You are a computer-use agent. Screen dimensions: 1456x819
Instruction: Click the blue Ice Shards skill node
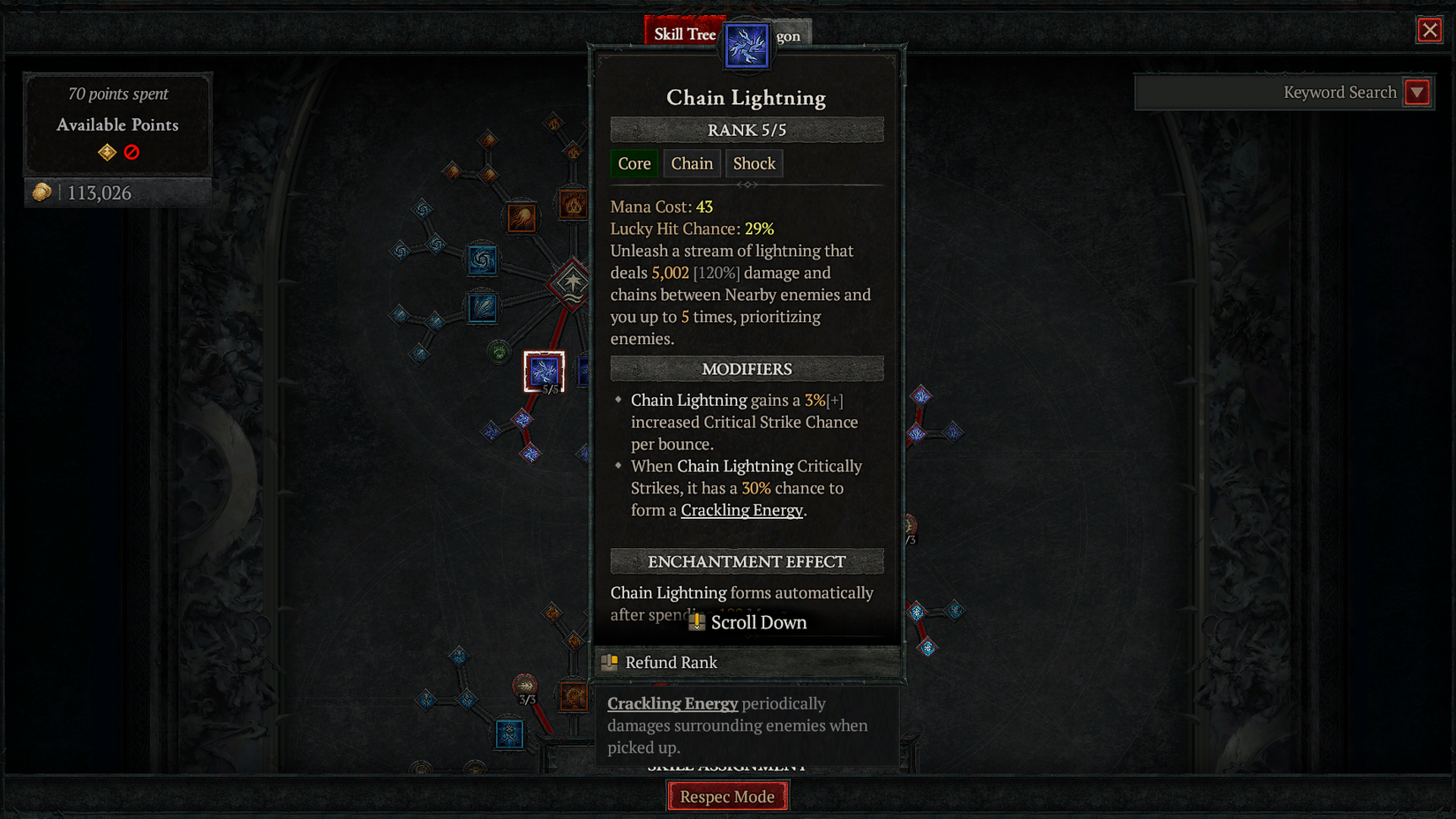[482, 306]
